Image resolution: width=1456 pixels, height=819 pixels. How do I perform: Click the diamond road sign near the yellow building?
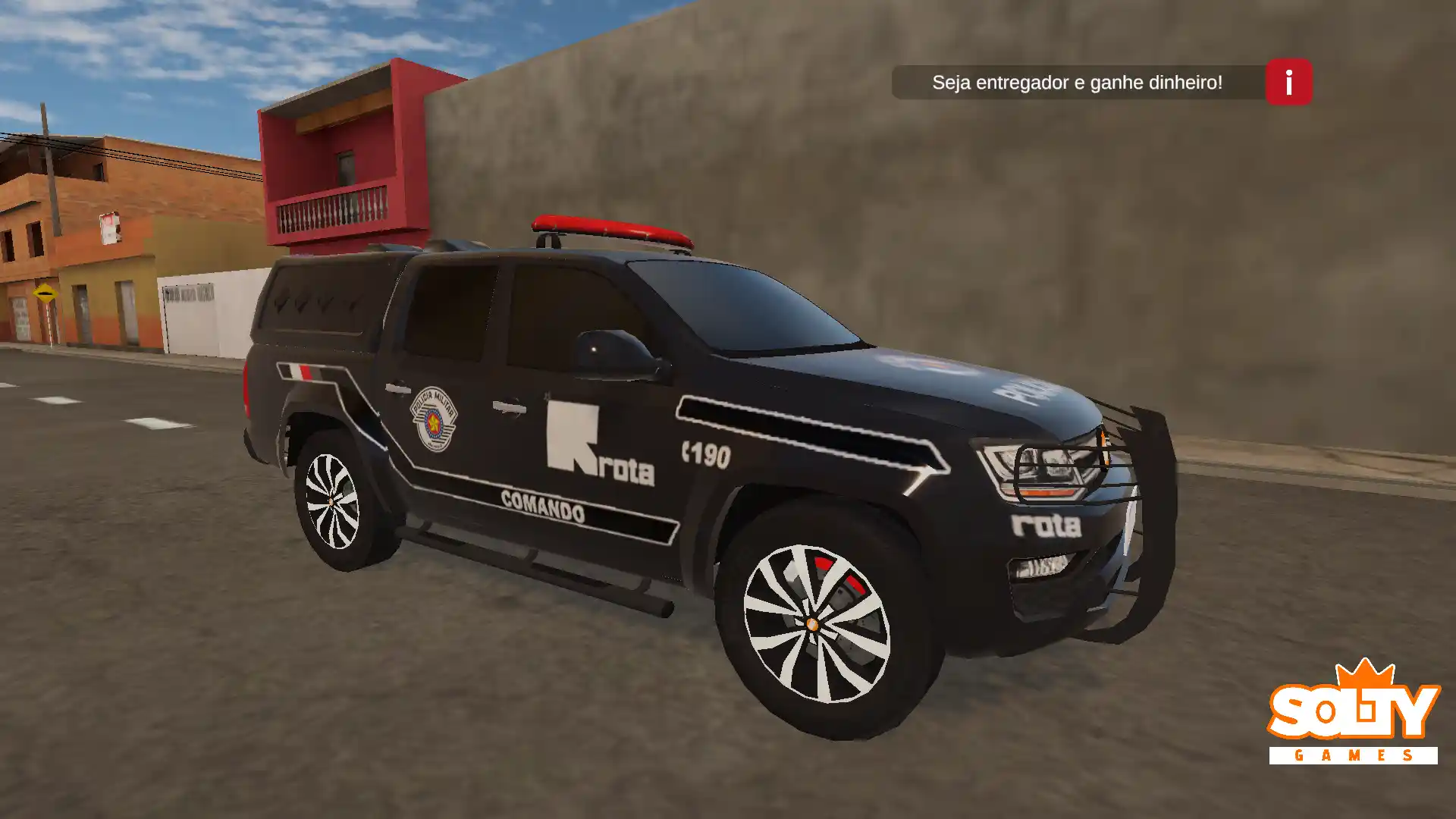(x=47, y=290)
